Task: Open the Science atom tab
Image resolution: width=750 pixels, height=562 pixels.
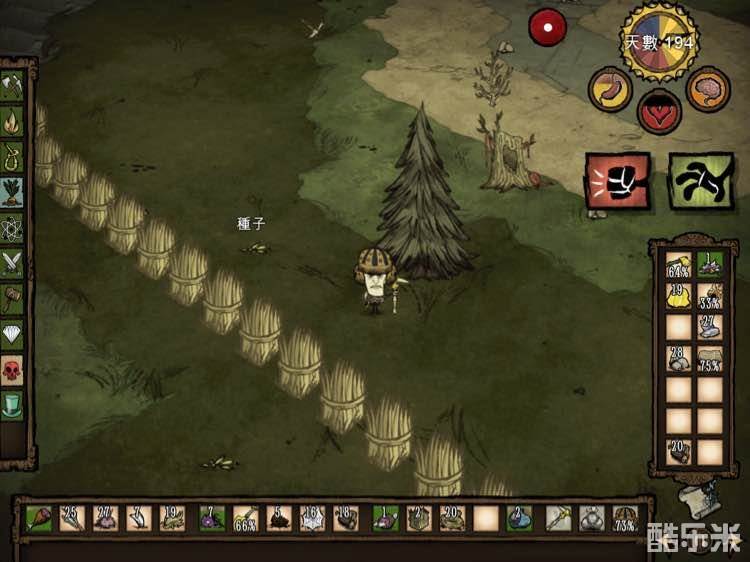Action: (x=12, y=227)
